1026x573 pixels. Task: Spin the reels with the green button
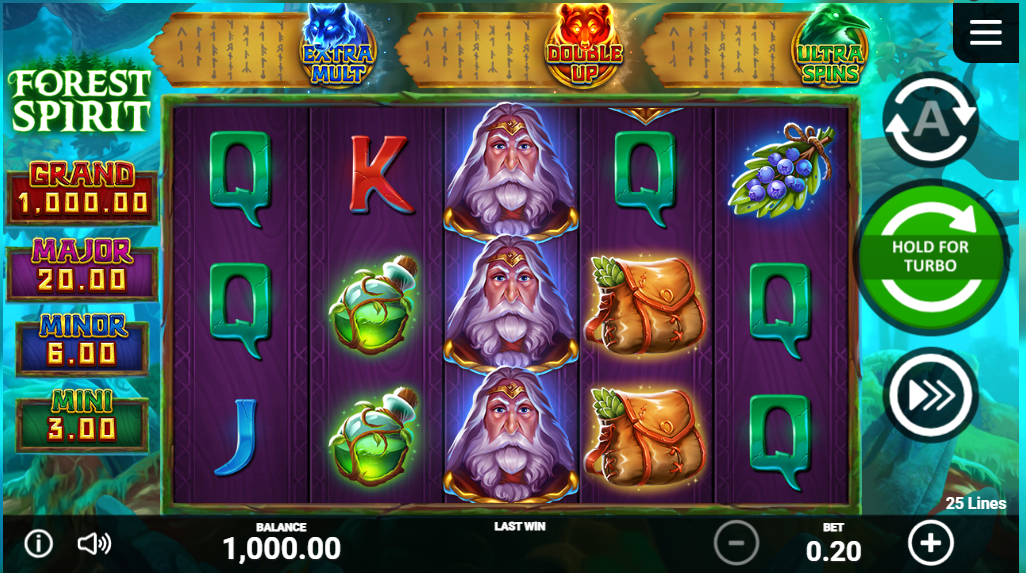pos(931,257)
